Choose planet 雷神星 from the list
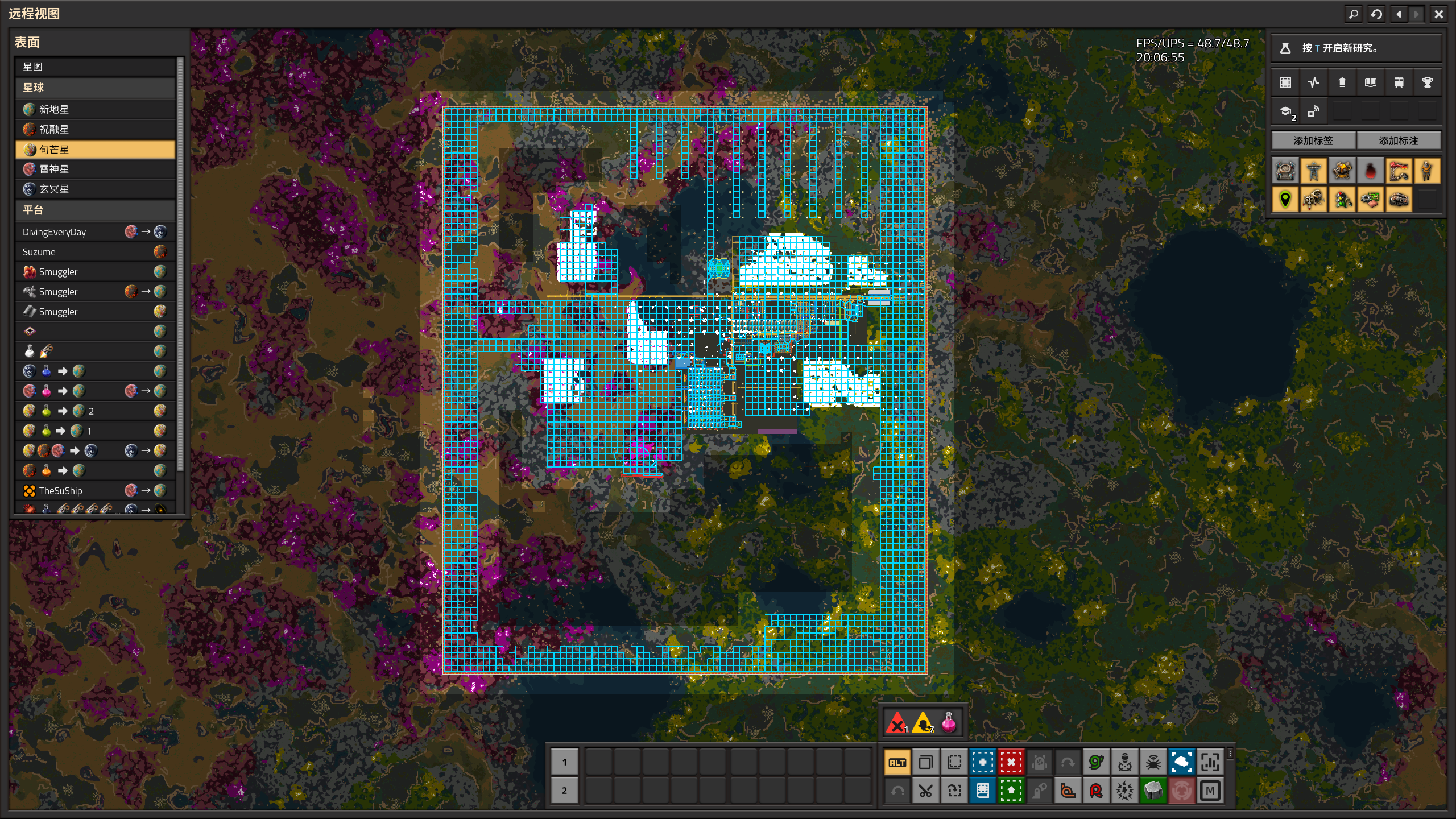The width and height of the screenshot is (1456, 819). click(x=95, y=169)
